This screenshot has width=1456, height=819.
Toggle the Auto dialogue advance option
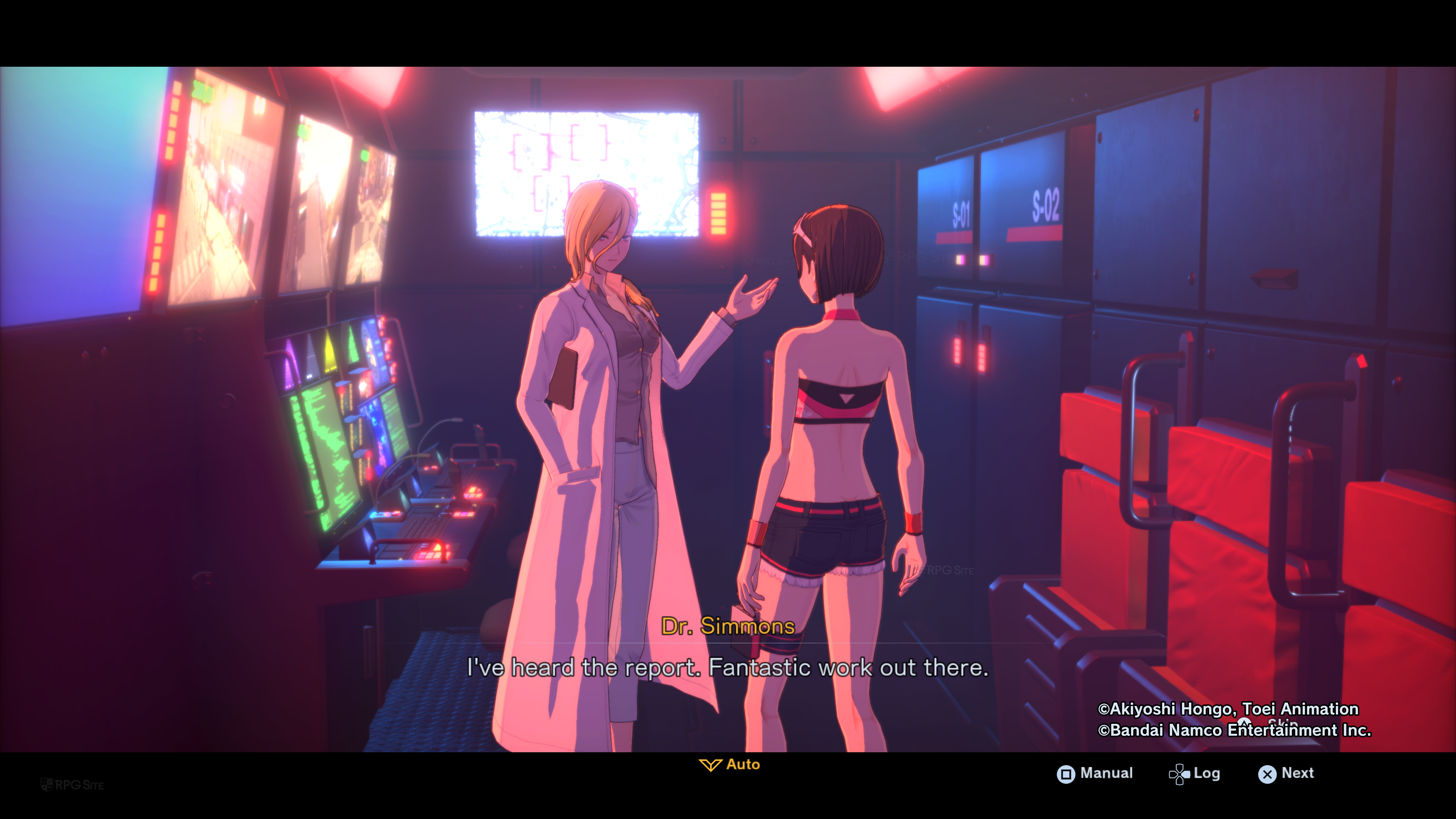click(730, 765)
